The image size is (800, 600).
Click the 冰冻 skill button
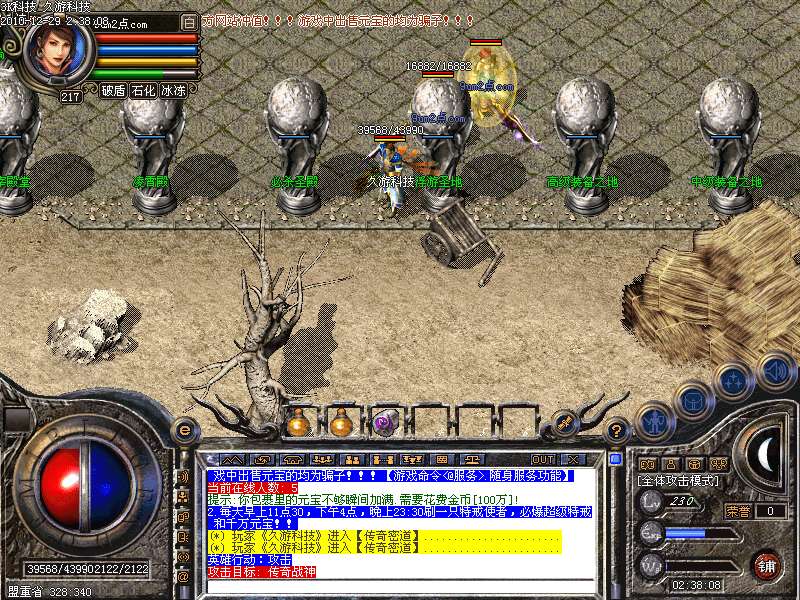(173, 90)
